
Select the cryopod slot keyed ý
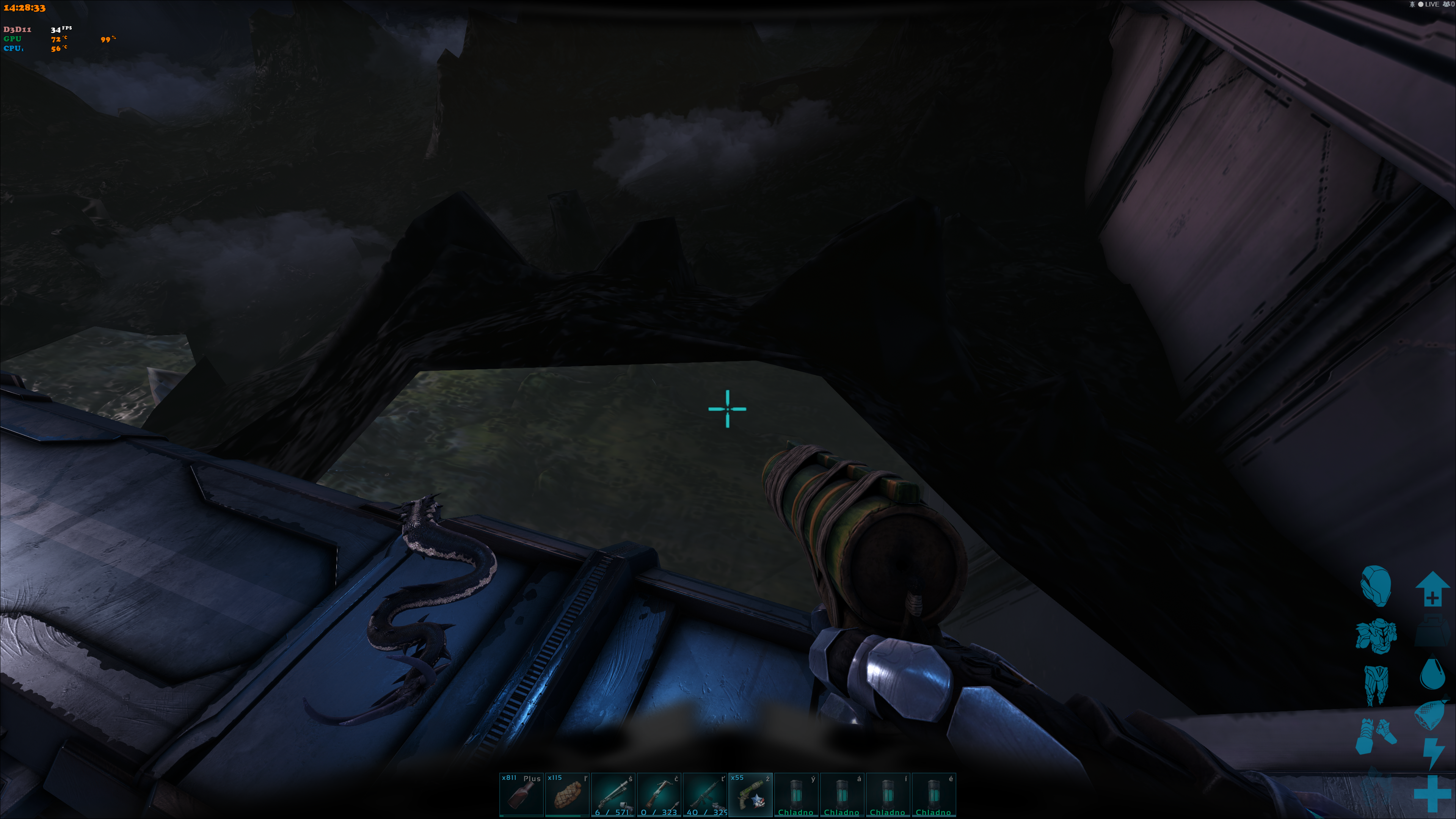[796, 794]
